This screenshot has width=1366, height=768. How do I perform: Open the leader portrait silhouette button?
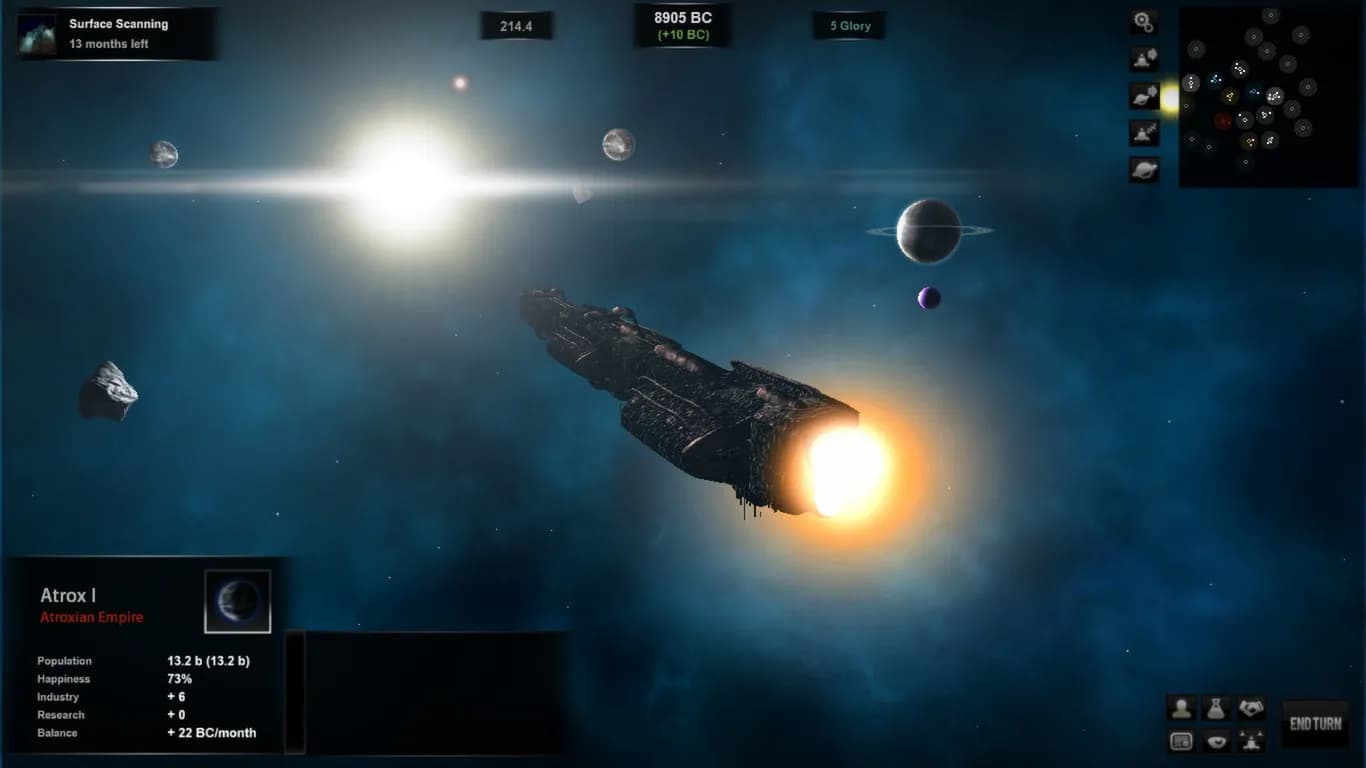(x=1182, y=708)
